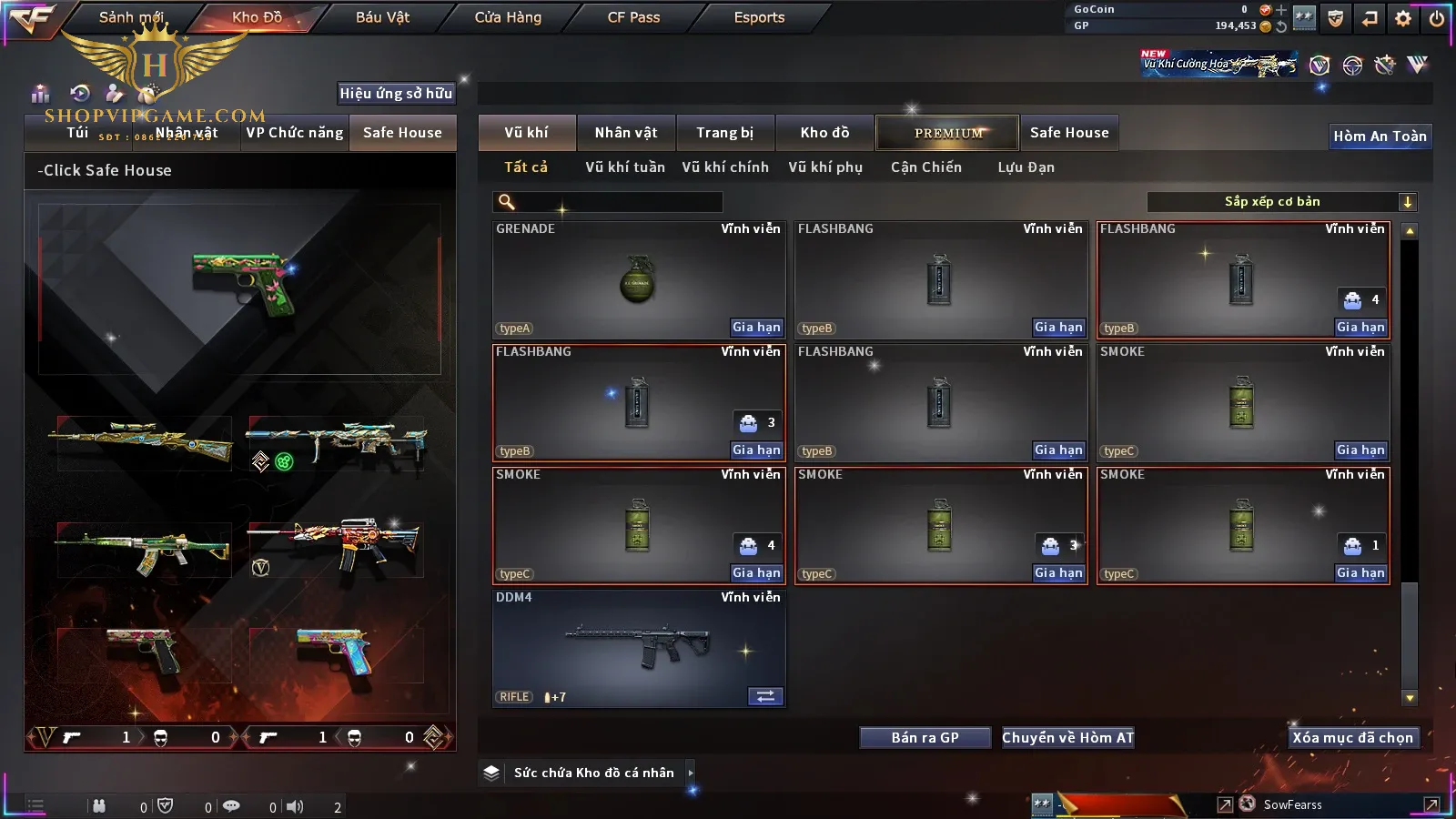
Task: Filter by Vũ khí chính weapons
Action: 724,167
